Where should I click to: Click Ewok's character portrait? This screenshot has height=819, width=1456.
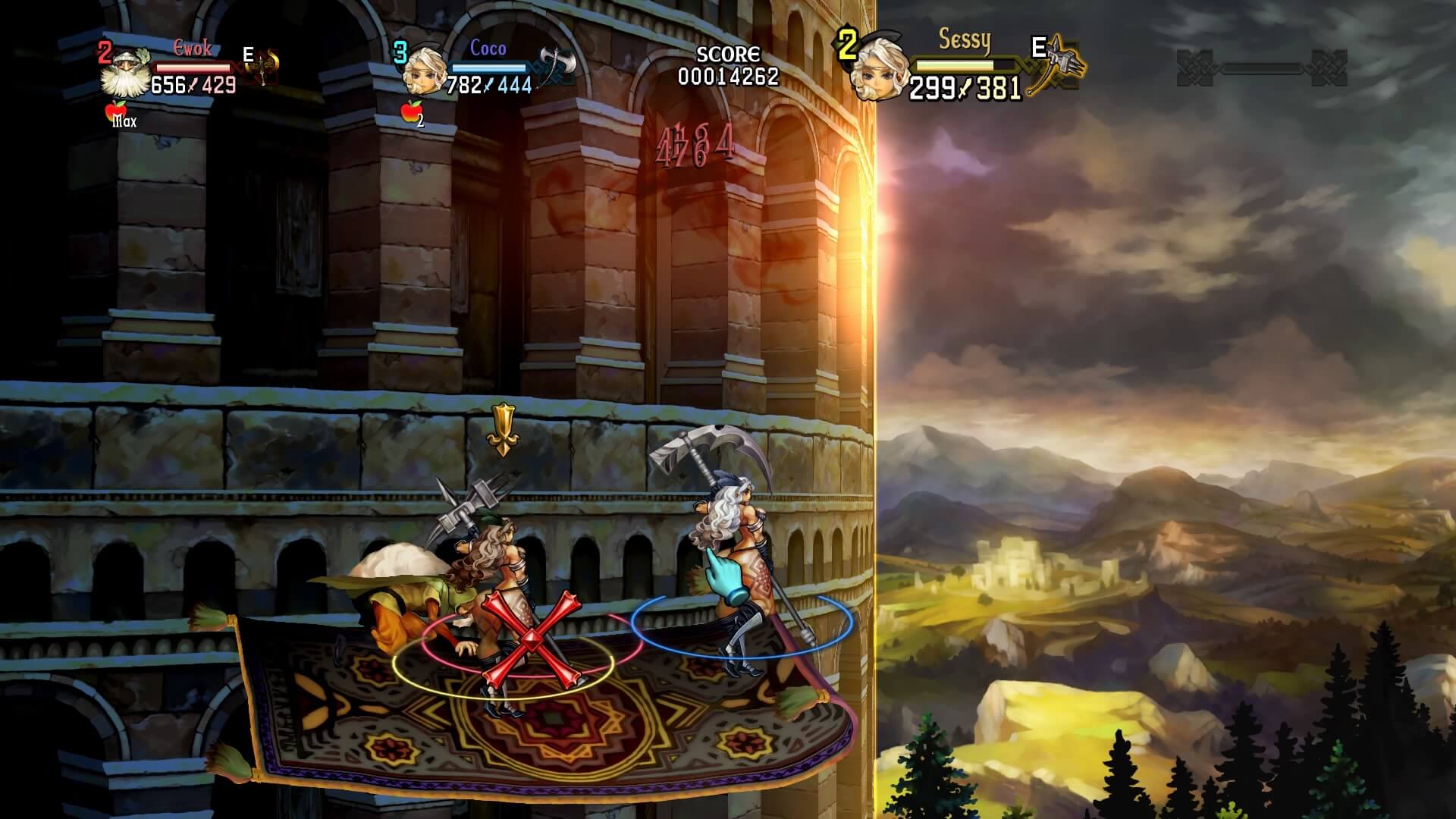coord(125,72)
